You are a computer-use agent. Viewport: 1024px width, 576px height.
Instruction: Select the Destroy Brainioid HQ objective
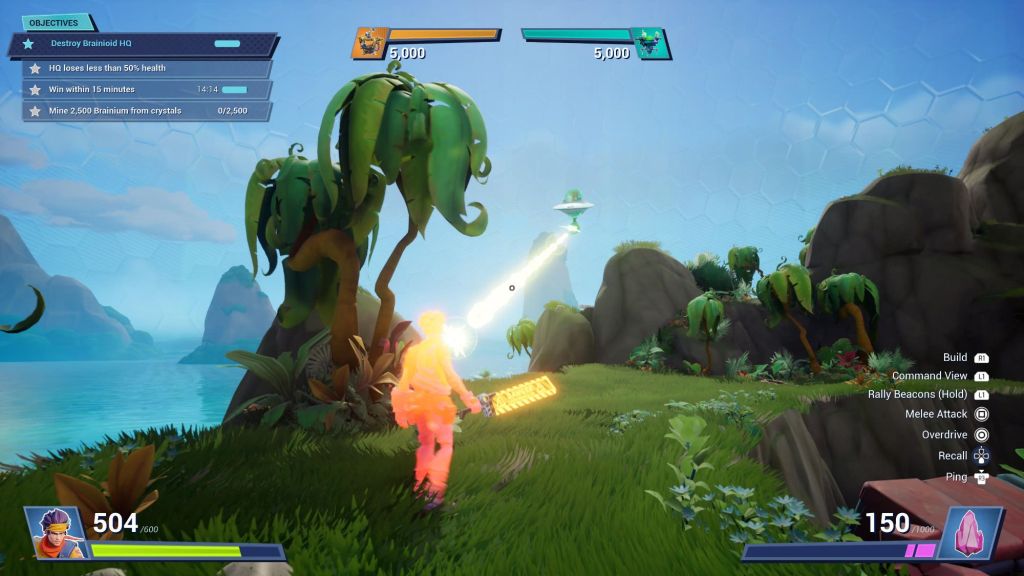click(140, 44)
